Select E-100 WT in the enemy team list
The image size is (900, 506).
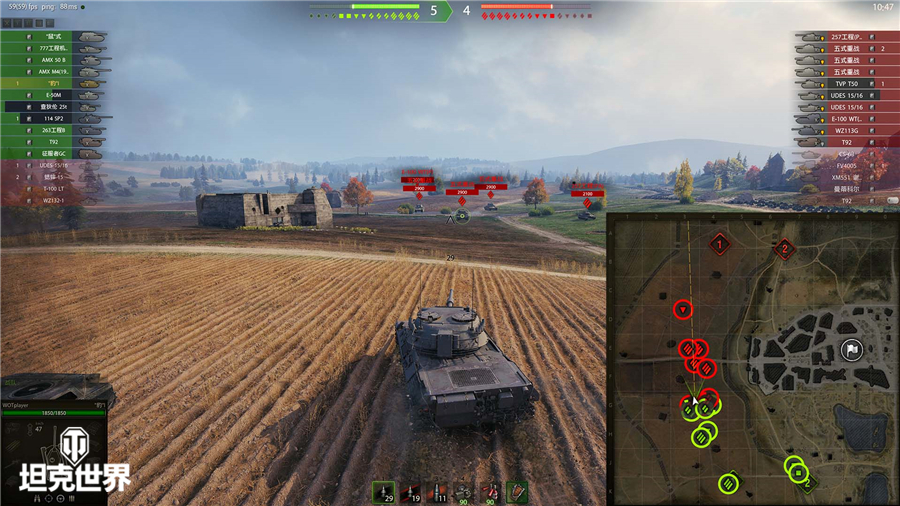click(x=846, y=118)
